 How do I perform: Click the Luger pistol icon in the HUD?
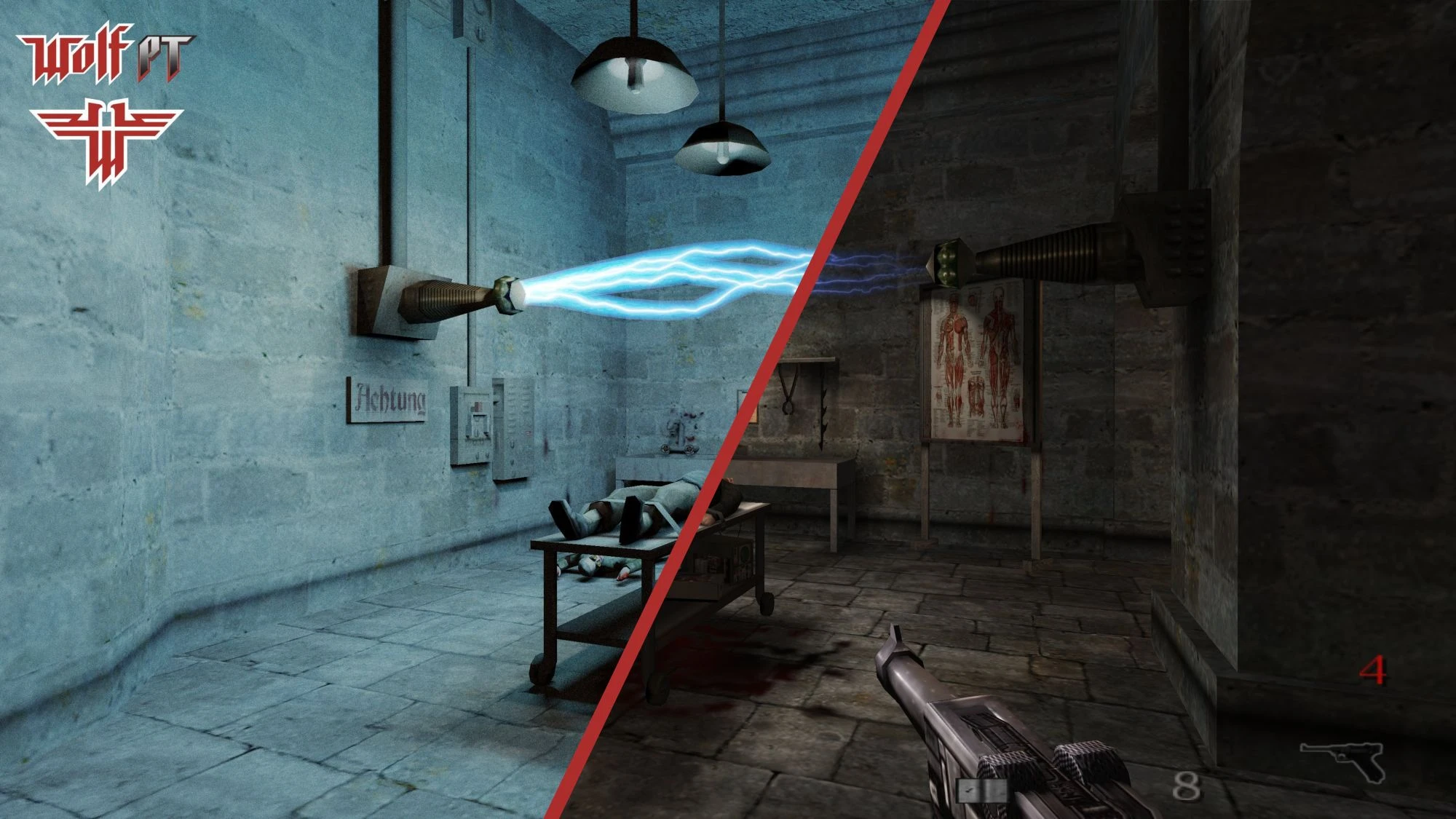(1342, 758)
